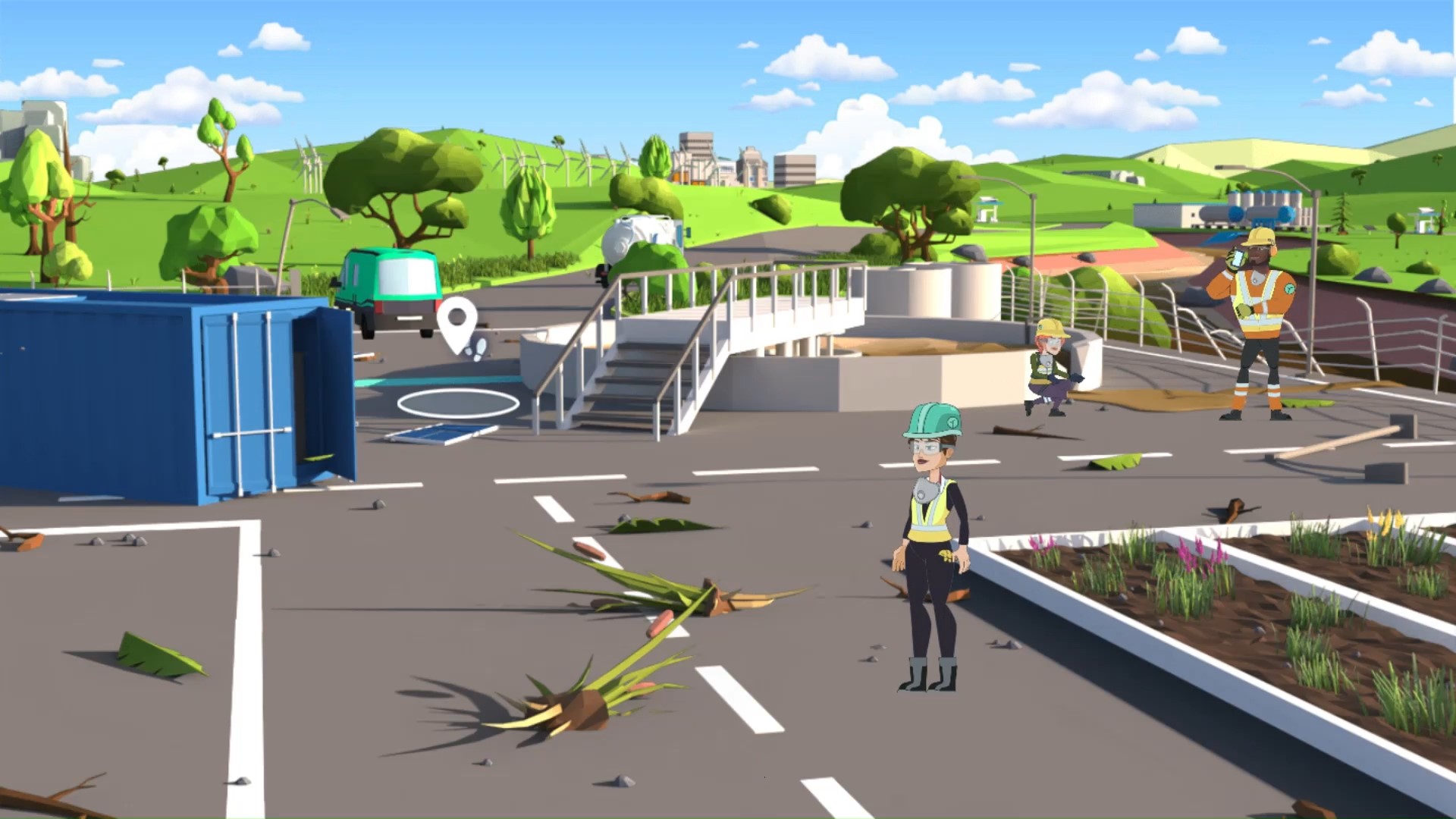Click the white location pin waypoint marker
This screenshot has height=819, width=1456.
pyautogui.click(x=457, y=323)
